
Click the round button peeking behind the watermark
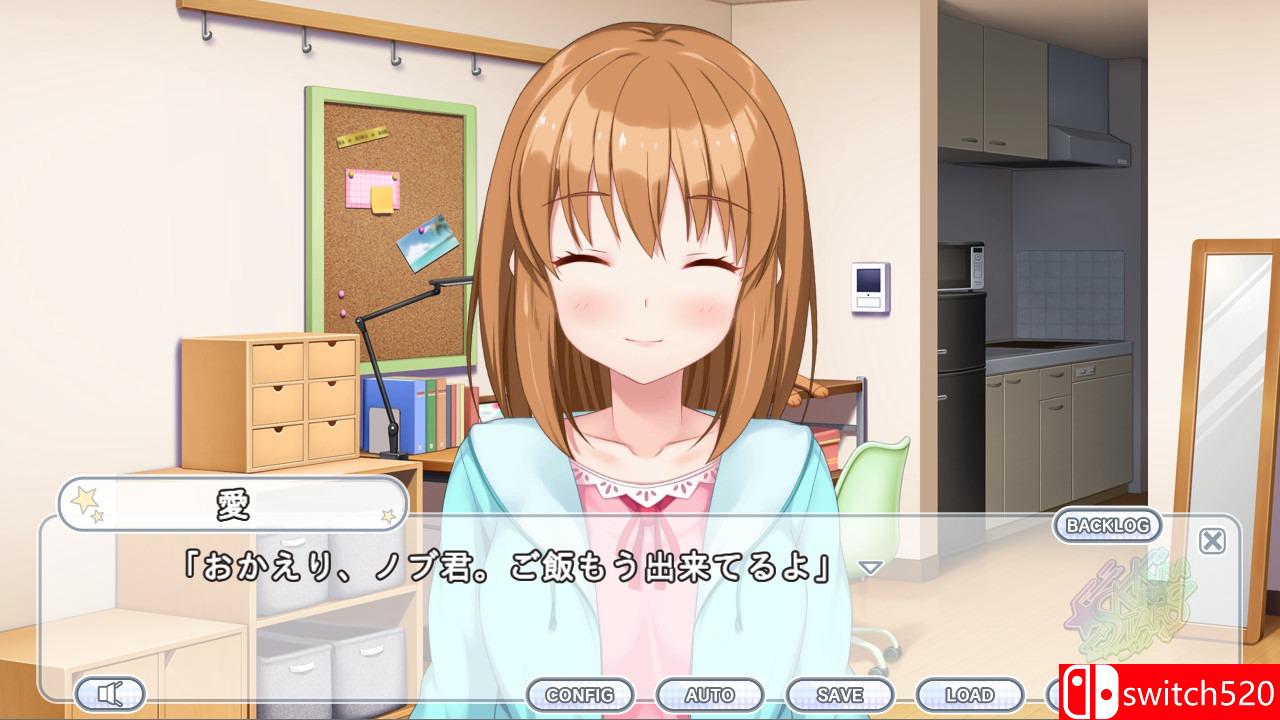(x=1052, y=694)
